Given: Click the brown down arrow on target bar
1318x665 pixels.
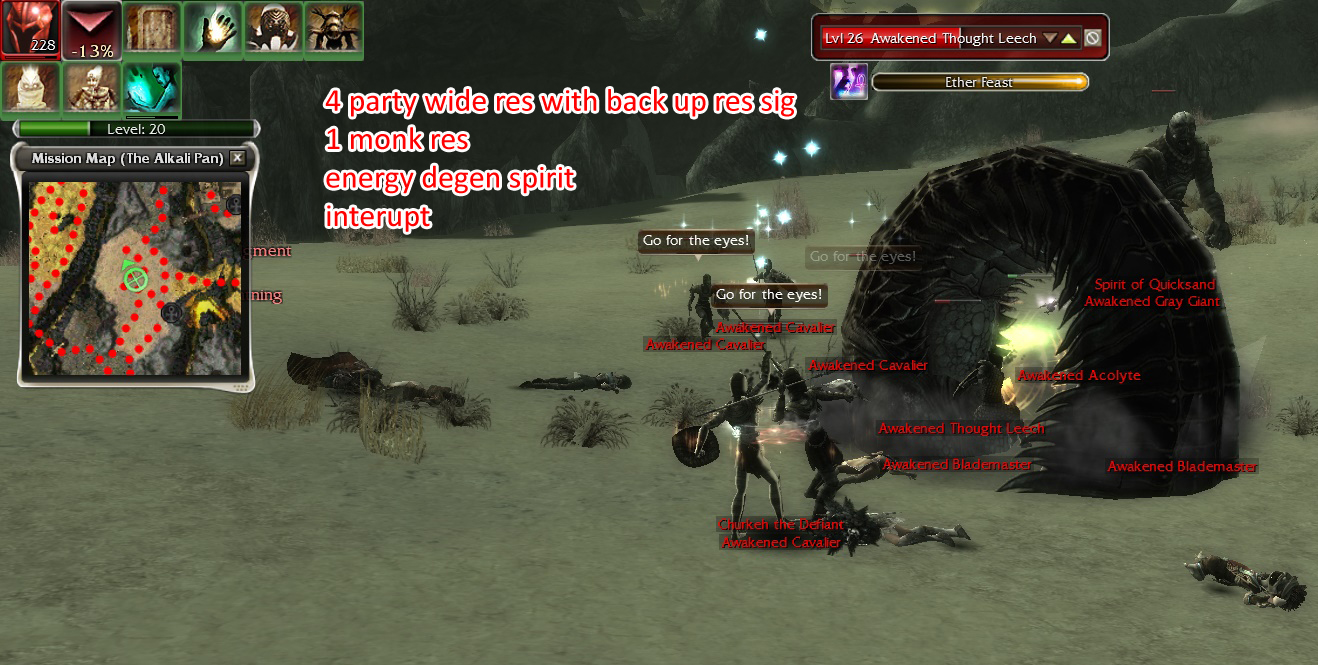Looking at the screenshot, I should pos(1050,38).
